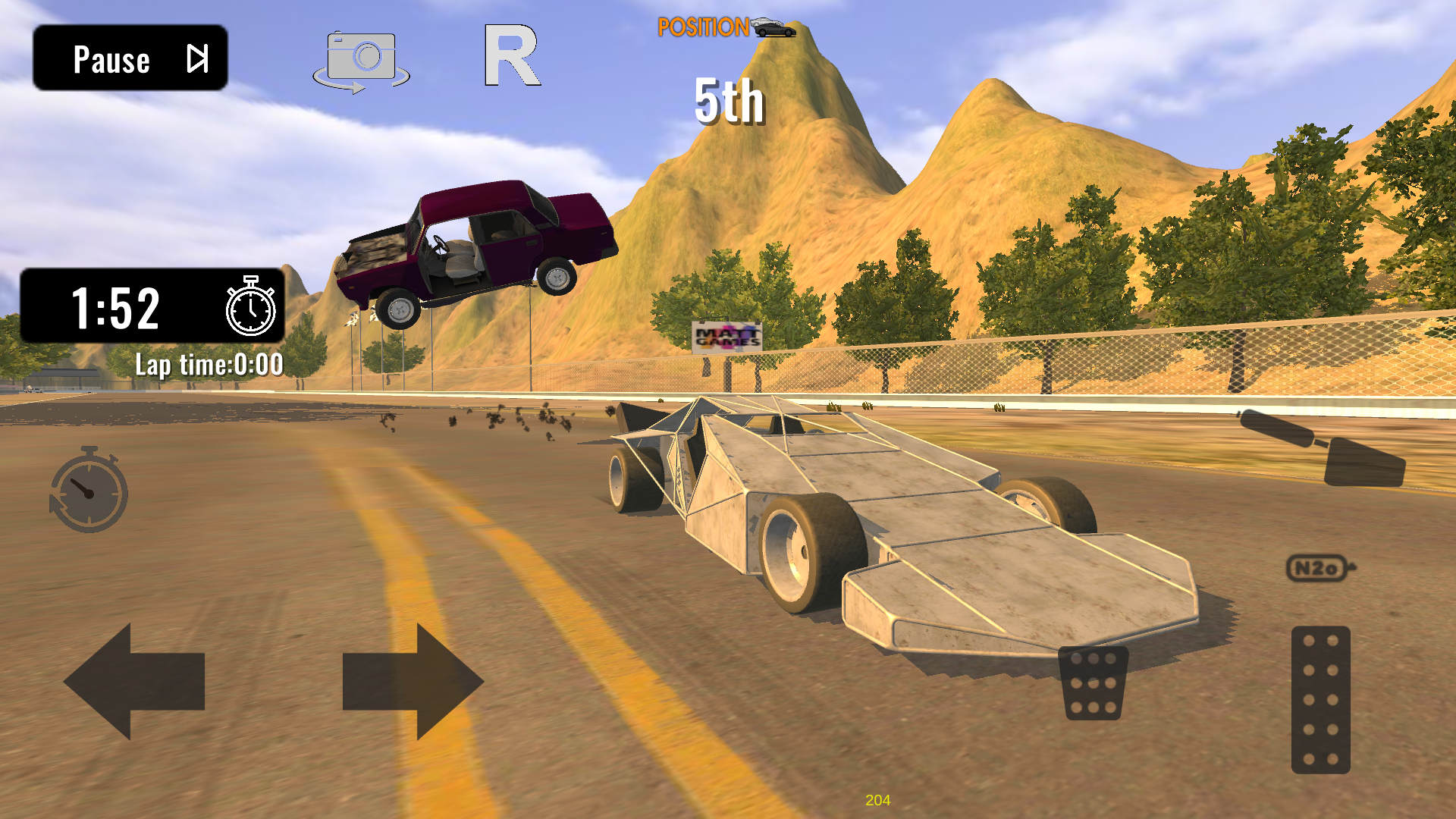Click the 5th position indicator
Image resolution: width=1456 pixels, height=819 pixels.
(x=726, y=102)
